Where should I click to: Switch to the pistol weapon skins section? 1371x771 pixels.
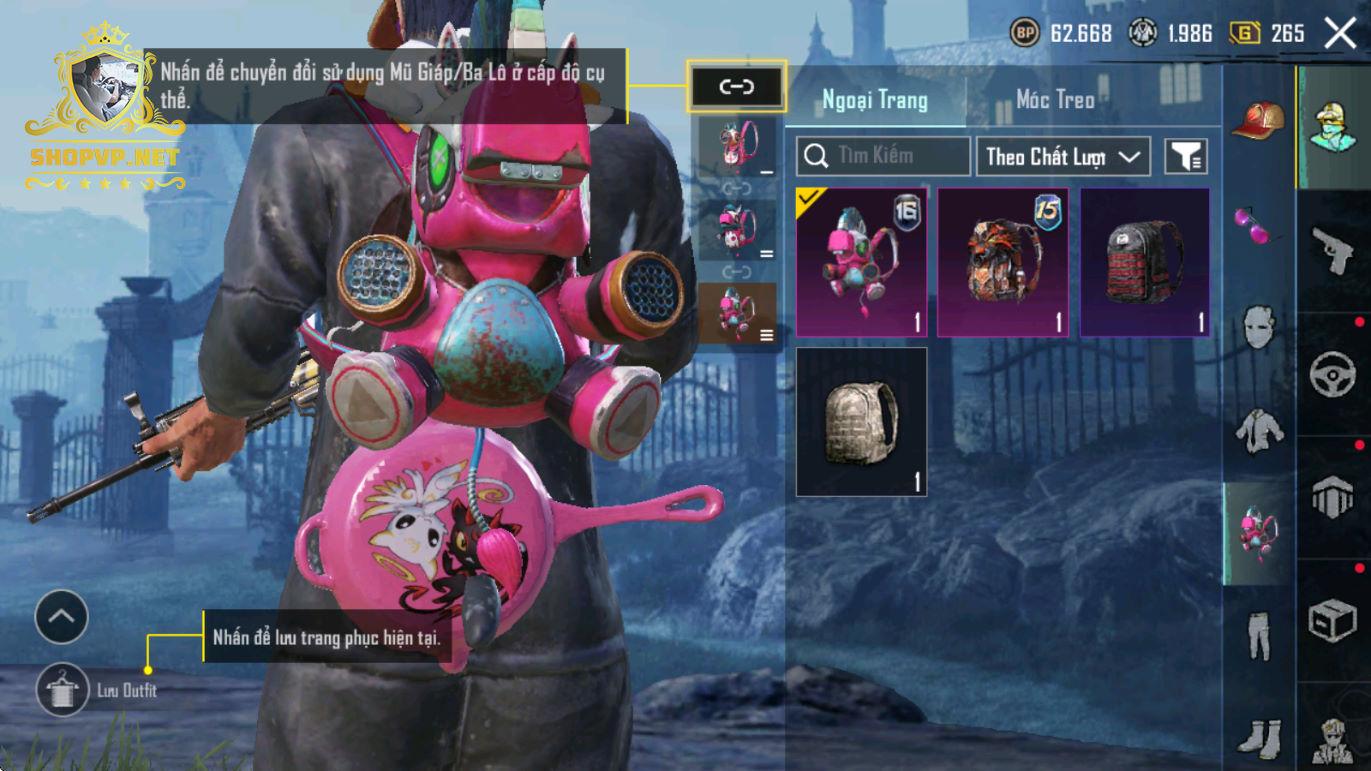pos(1333,250)
